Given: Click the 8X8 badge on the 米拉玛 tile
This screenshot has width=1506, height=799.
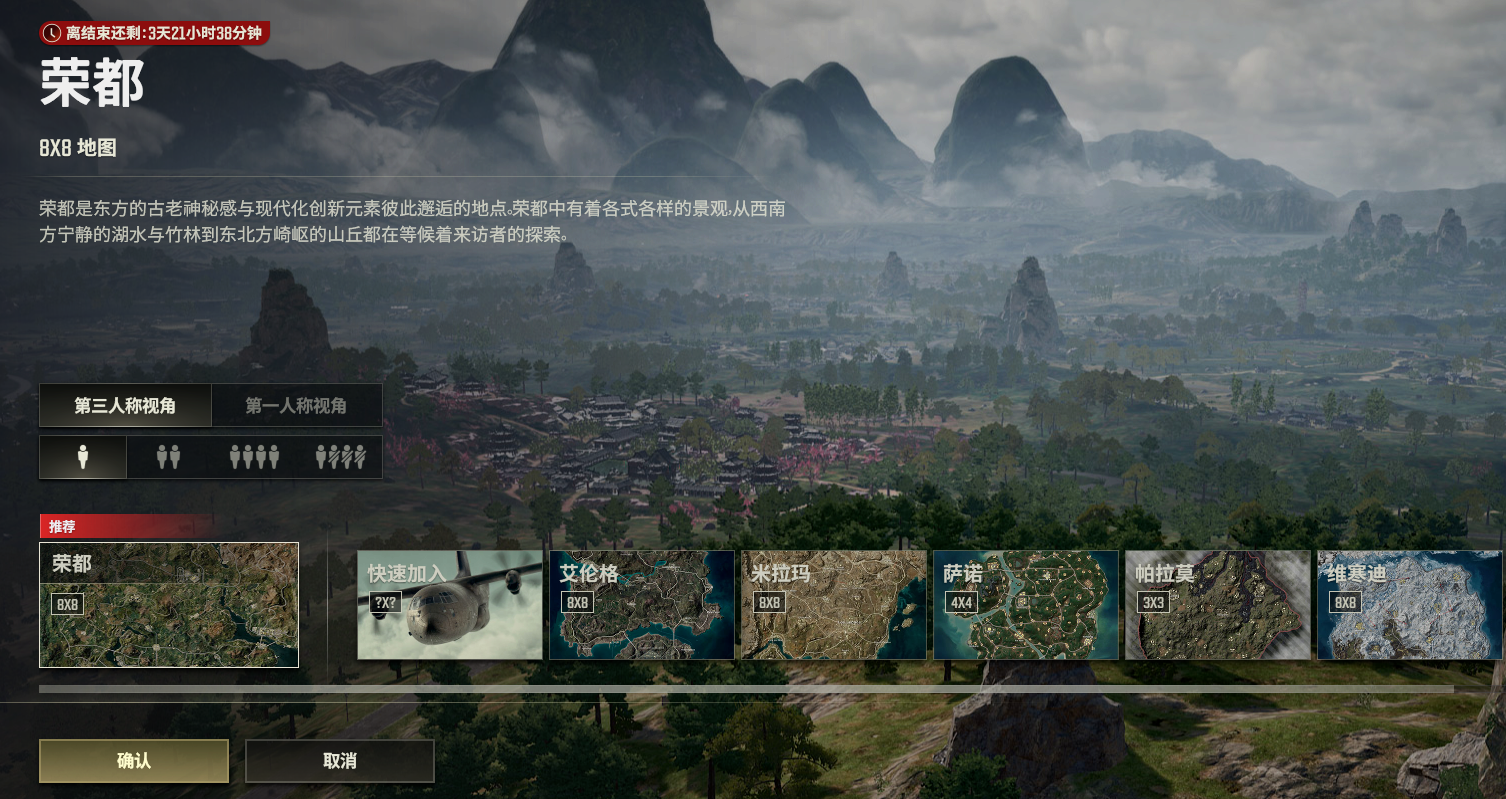Looking at the screenshot, I should click(x=769, y=602).
